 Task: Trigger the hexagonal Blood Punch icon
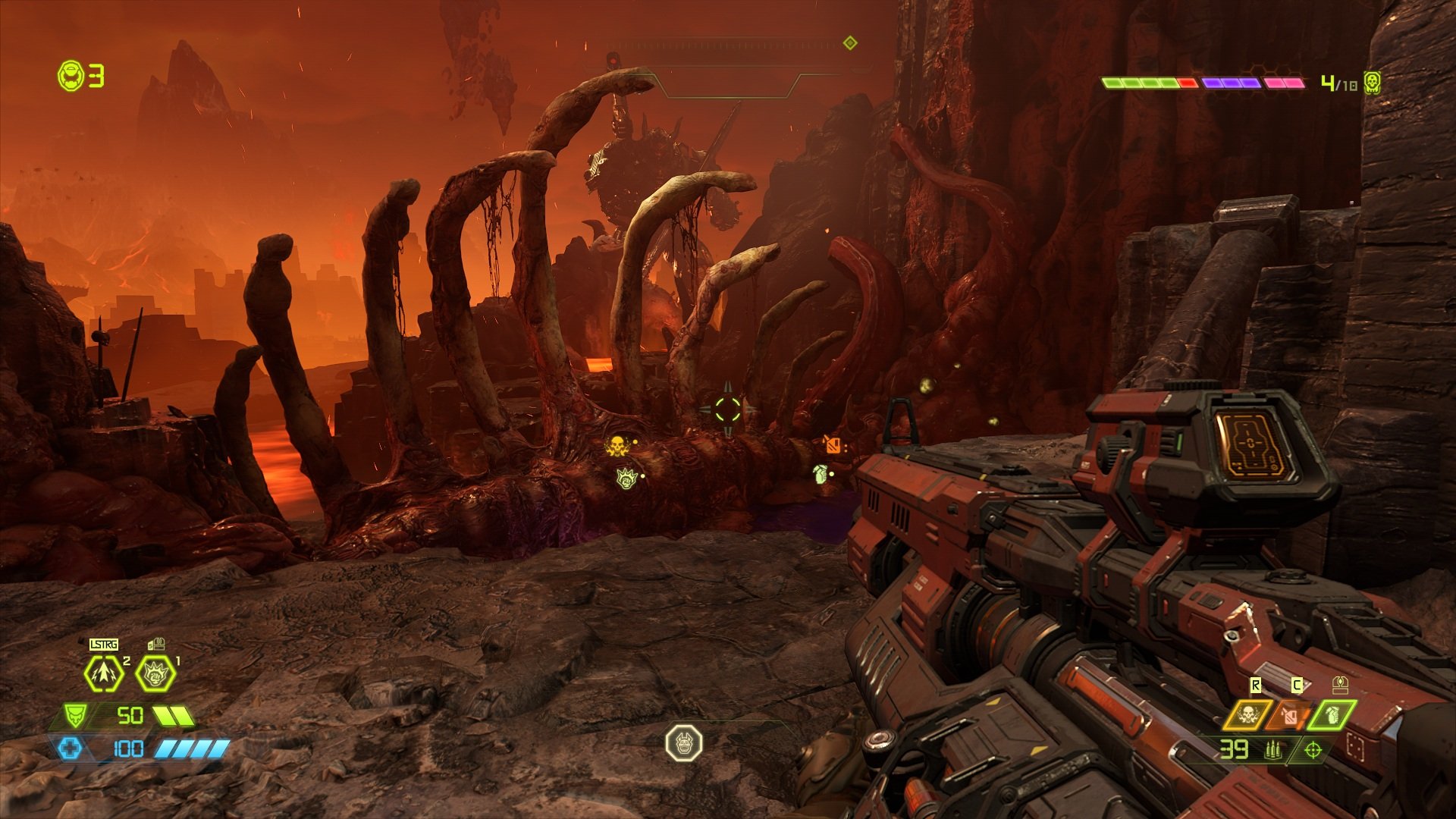155,673
